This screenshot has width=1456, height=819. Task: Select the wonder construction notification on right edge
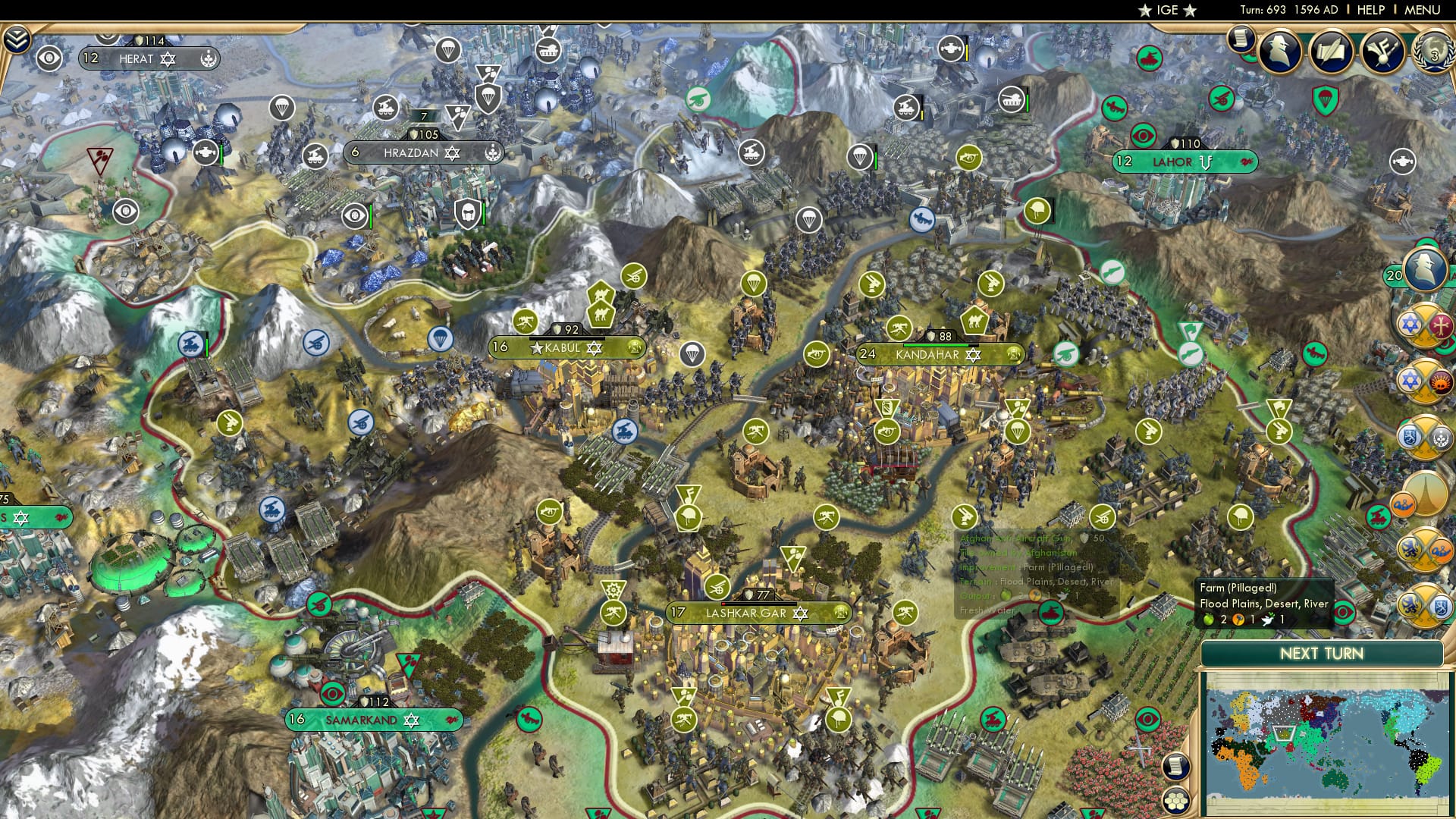pos(1425,493)
